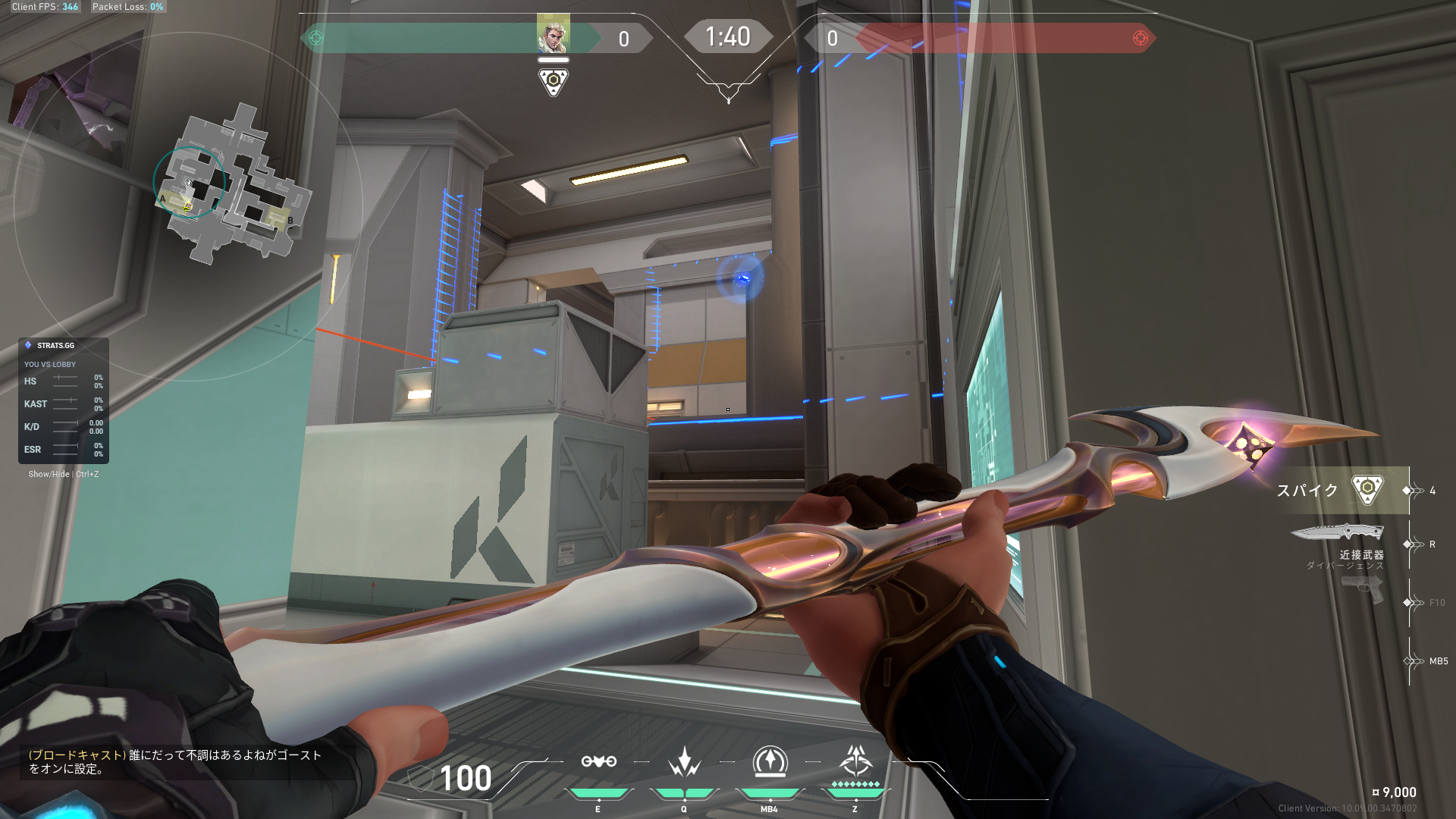Click the minimap in the top-left corner
The height and width of the screenshot is (819, 1456).
pyautogui.click(x=235, y=186)
